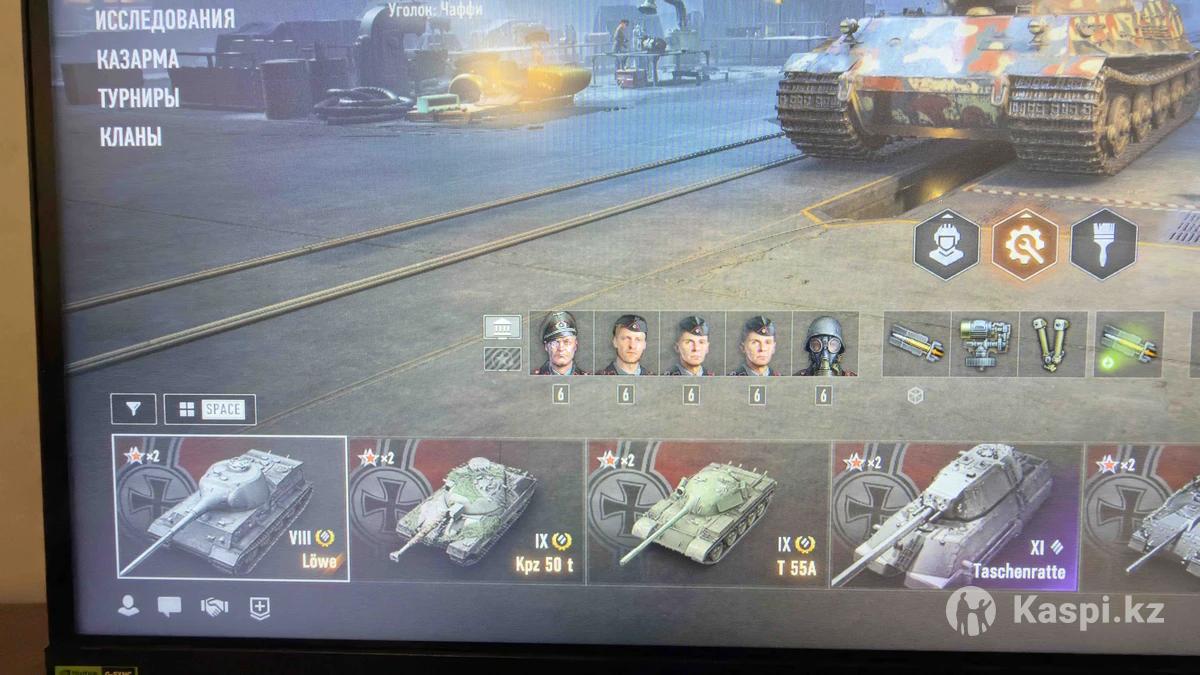Click the barracks building icon beside the crew
Viewport: 1200px width, 675px height.
tap(502, 327)
